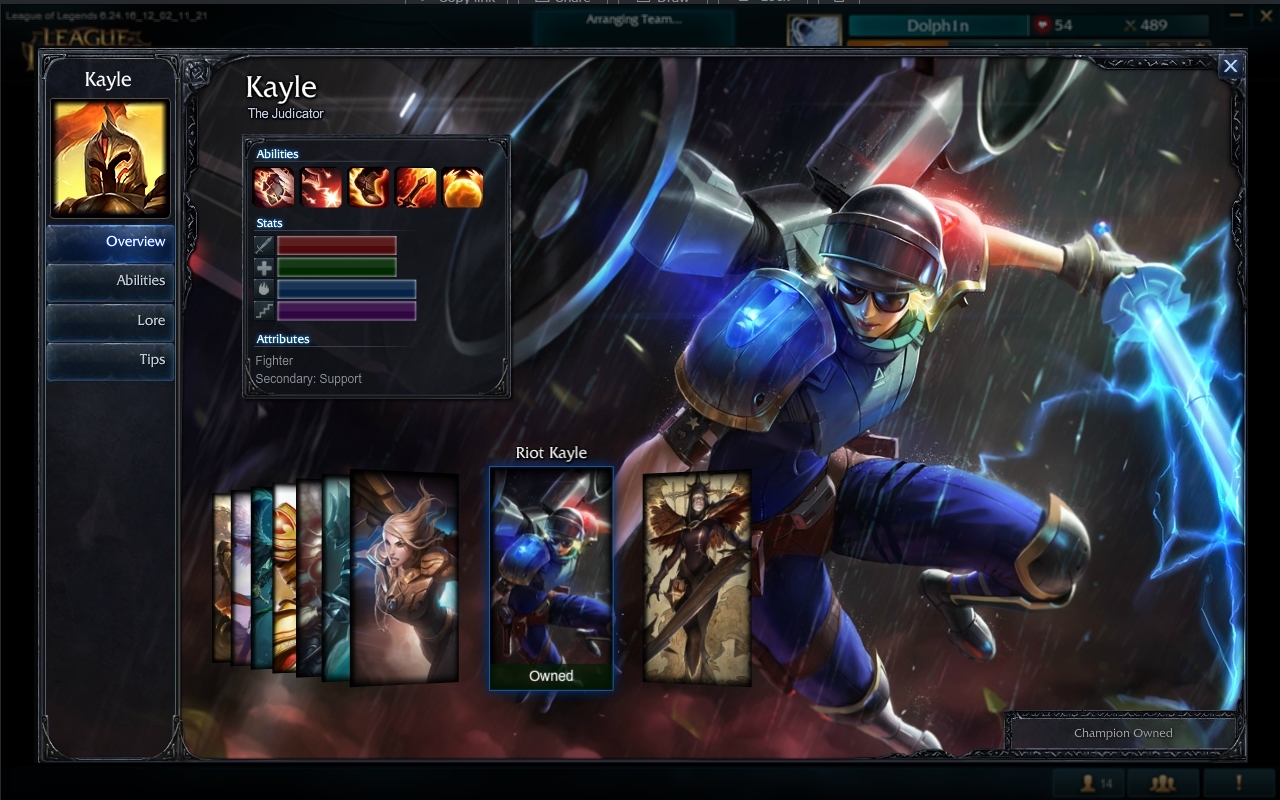The width and height of the screenshot is (1280, 800).
Task: Open the Divine Blessing ability icon
Action: click(x=369, y=188)
